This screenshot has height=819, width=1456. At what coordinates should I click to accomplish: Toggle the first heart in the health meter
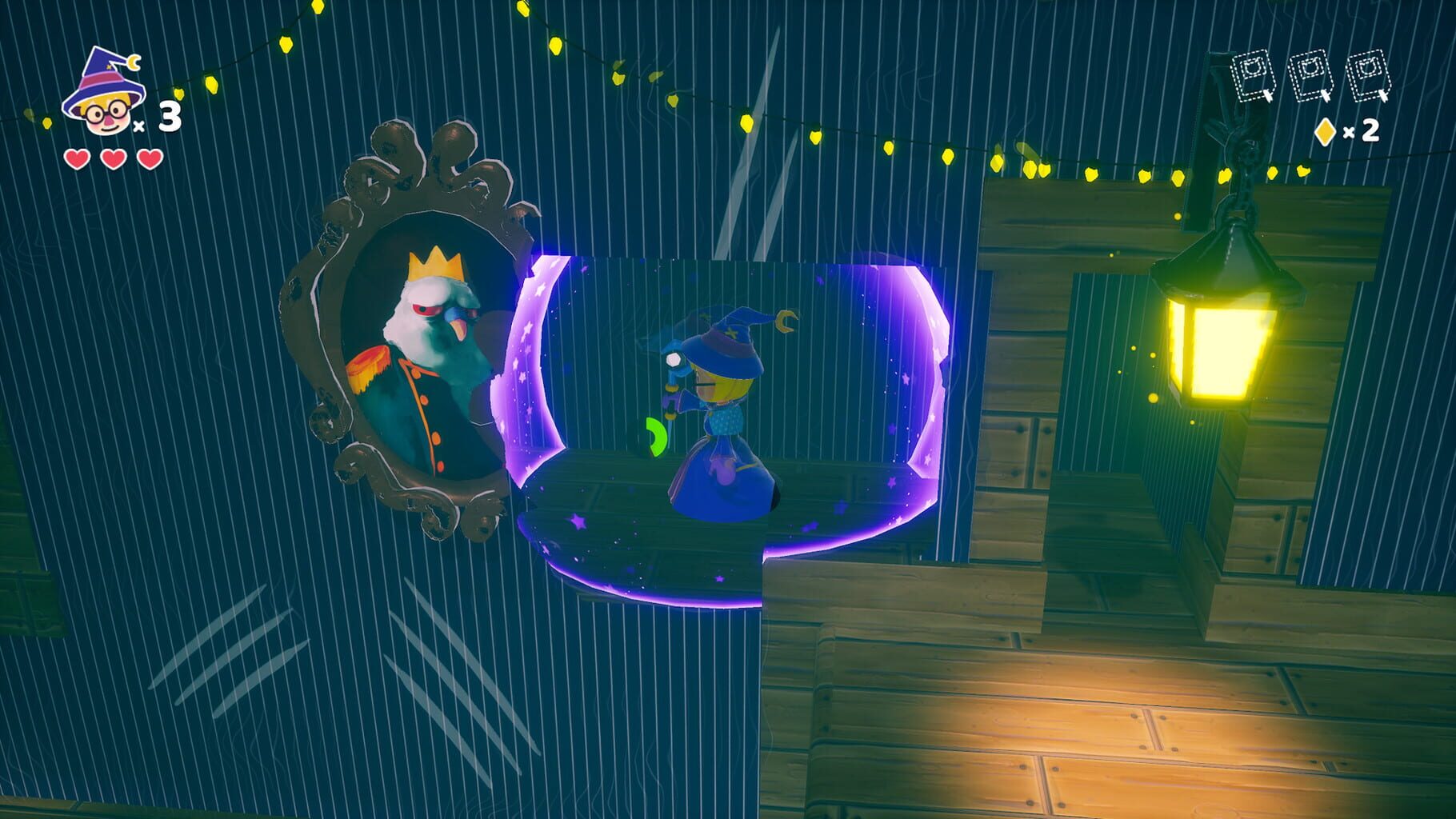(76, 158)
